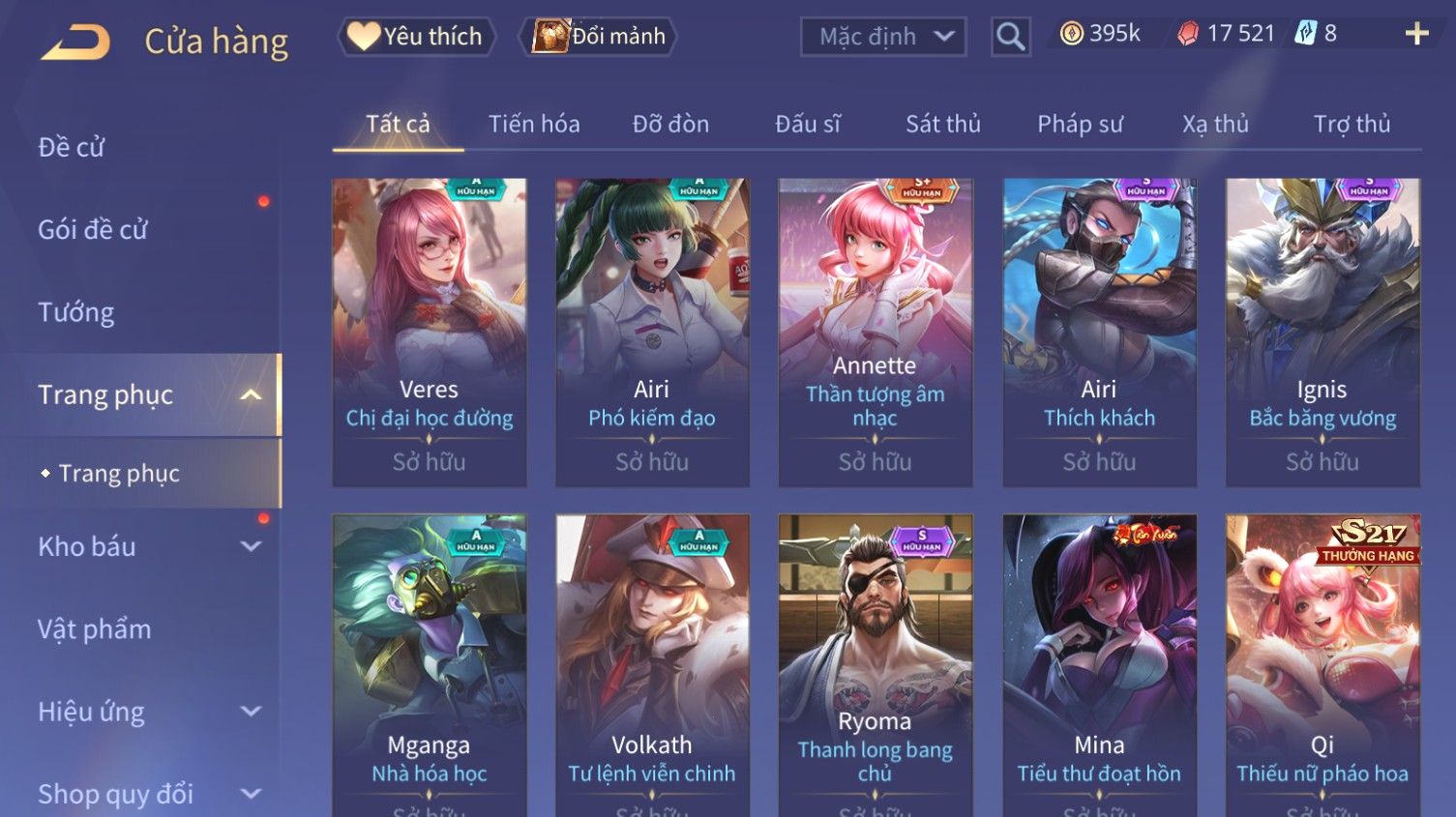The image size is (1456, 817).
Task: Add currency with the plus button
Action: click(1416, 34)
